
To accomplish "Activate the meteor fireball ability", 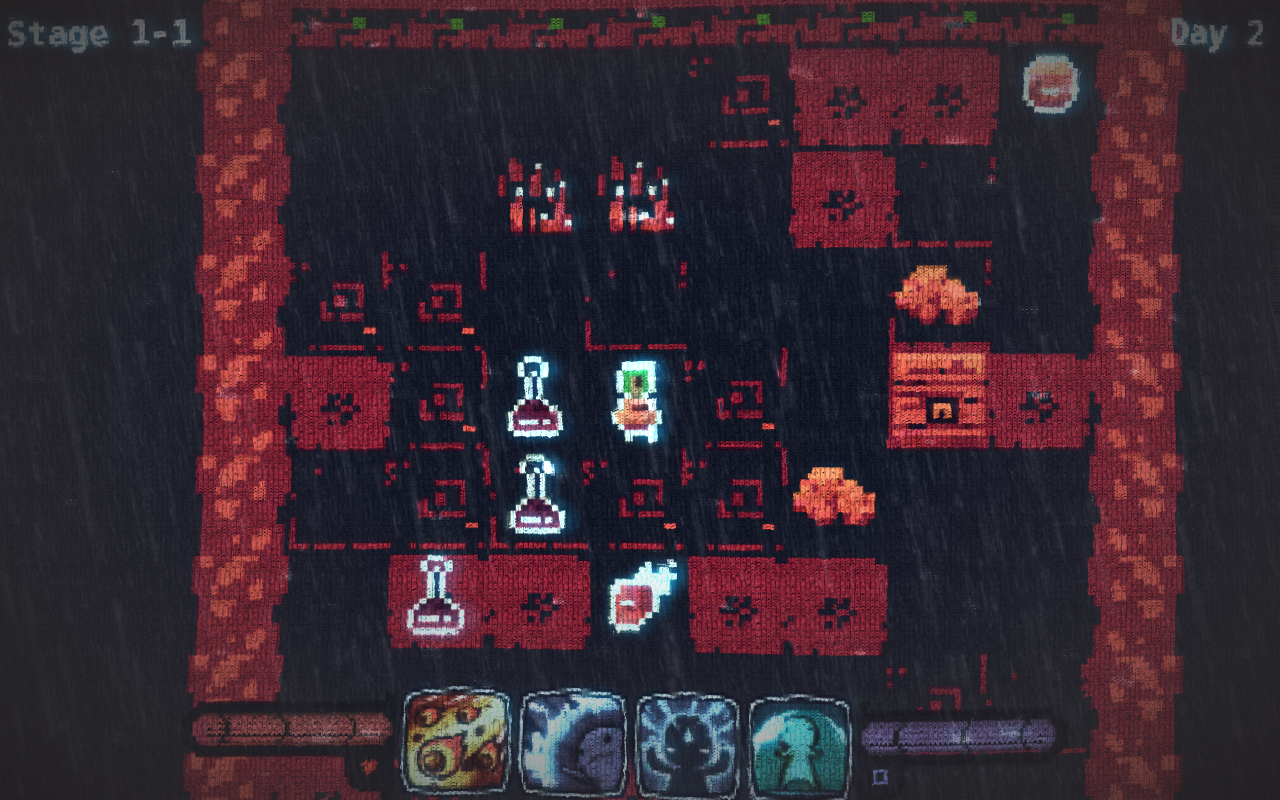I will click(456, 743).
